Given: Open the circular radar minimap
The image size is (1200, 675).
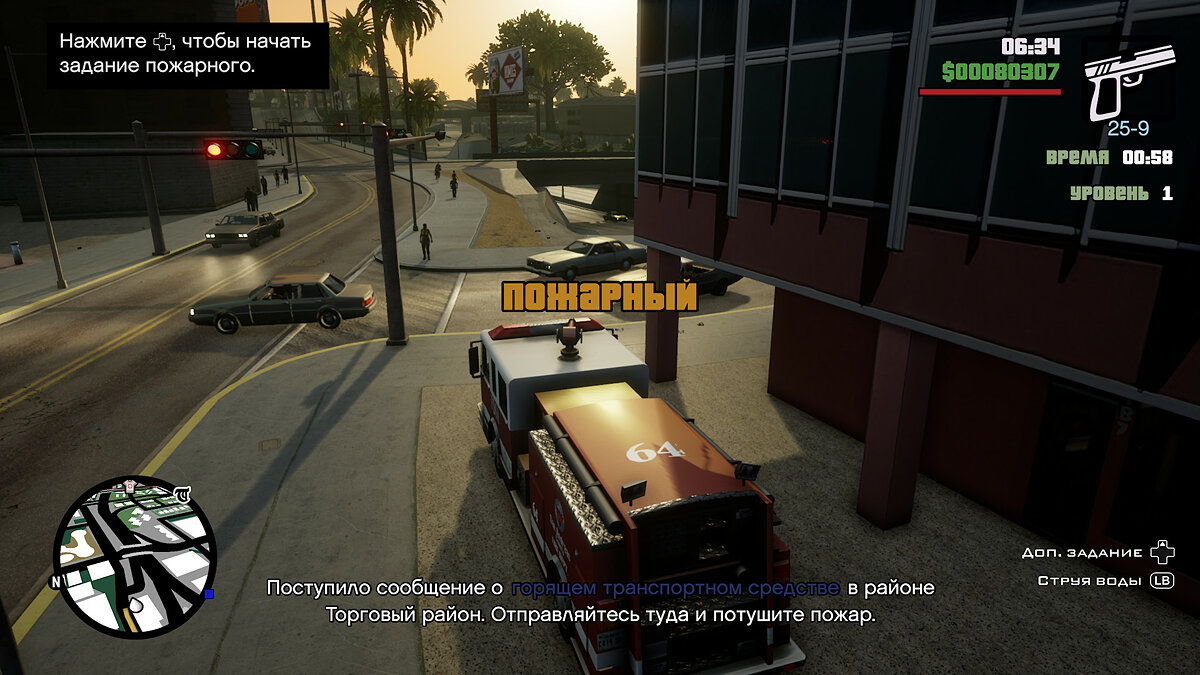Looking at the screenshot, I should click(x=134, y=556).
